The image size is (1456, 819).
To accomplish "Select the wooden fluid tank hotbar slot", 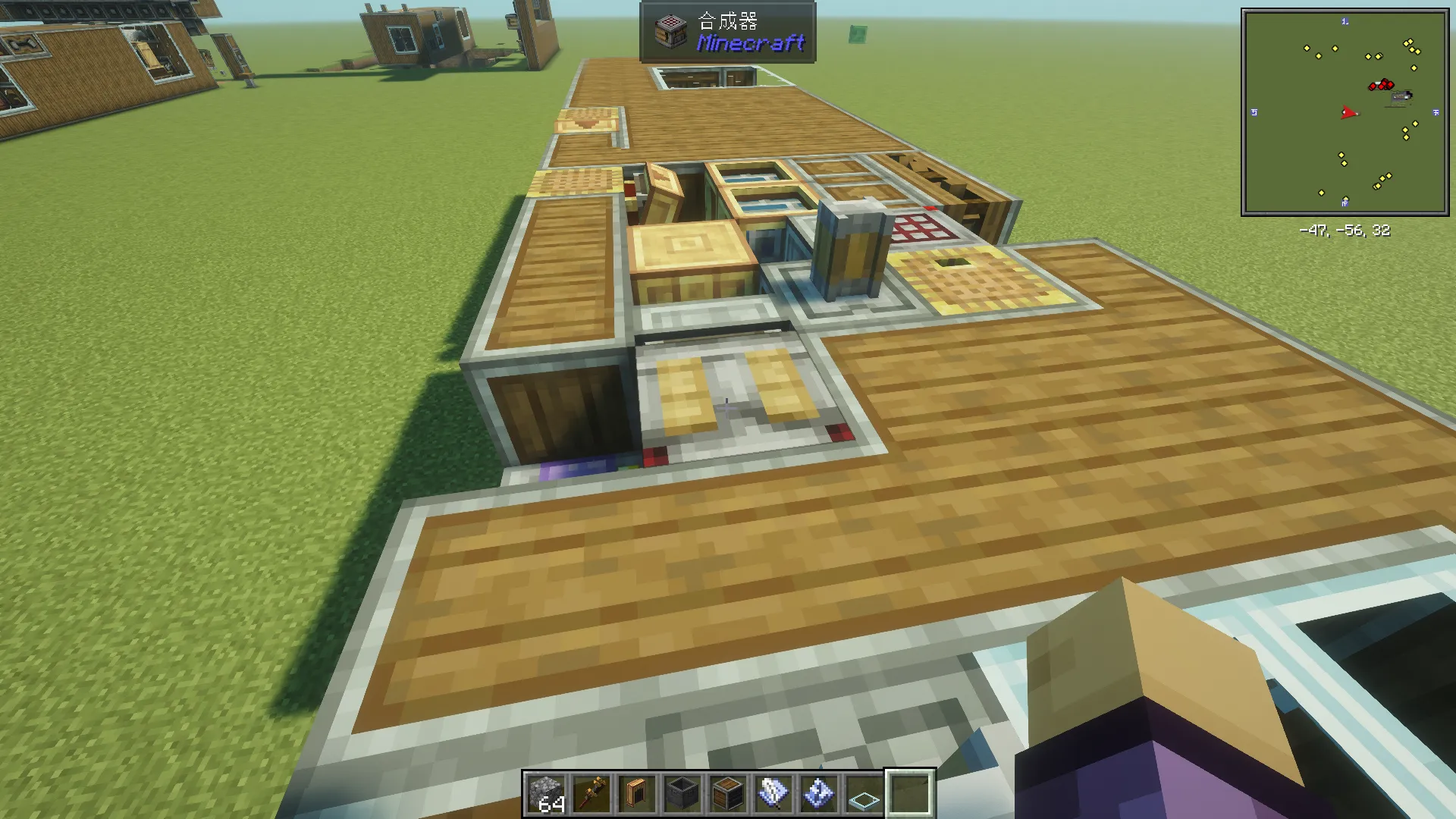I will [x=637, y=794].
